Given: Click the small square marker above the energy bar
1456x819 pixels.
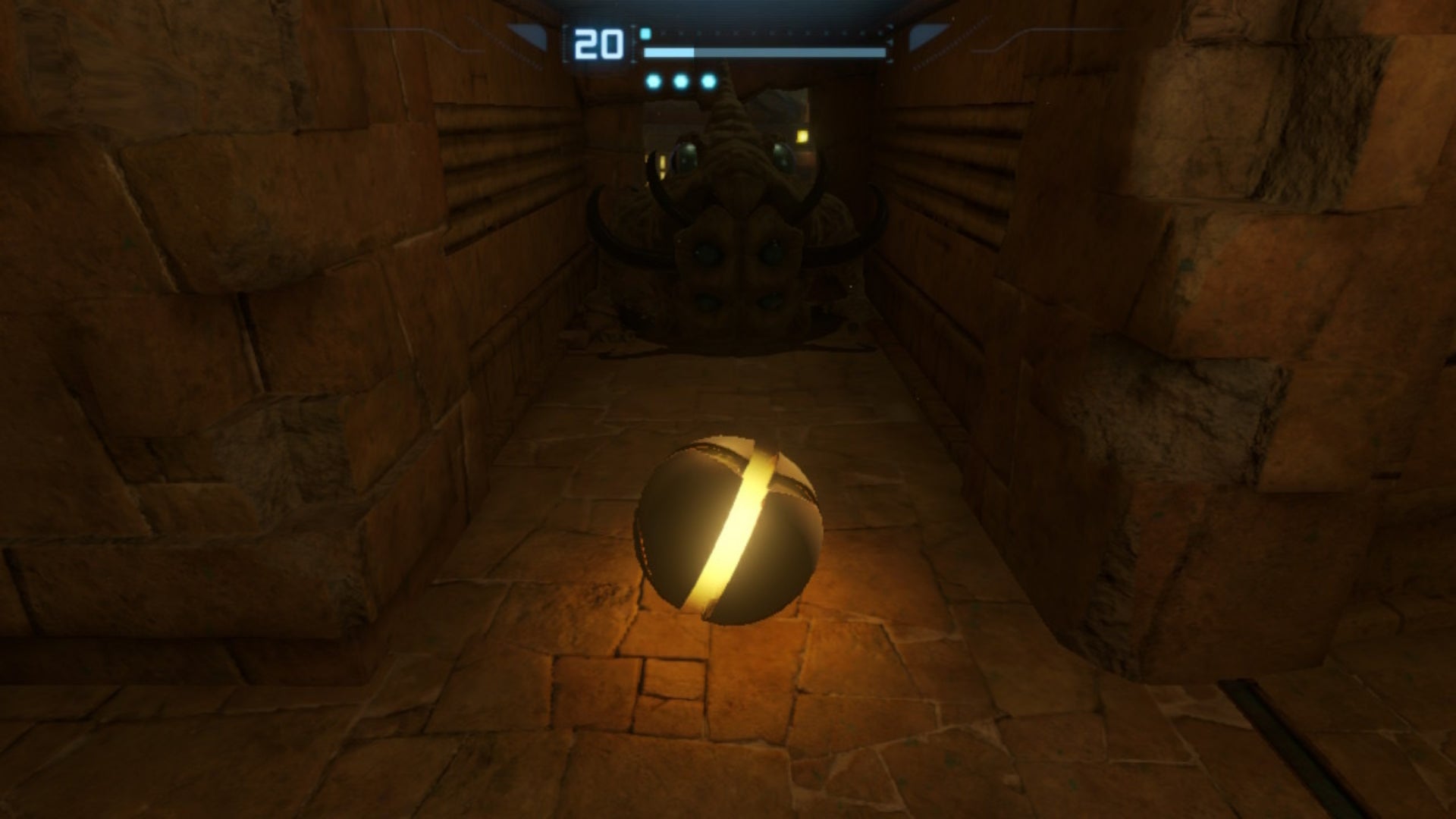Looking at the screenshot, I should coord(645,33).
